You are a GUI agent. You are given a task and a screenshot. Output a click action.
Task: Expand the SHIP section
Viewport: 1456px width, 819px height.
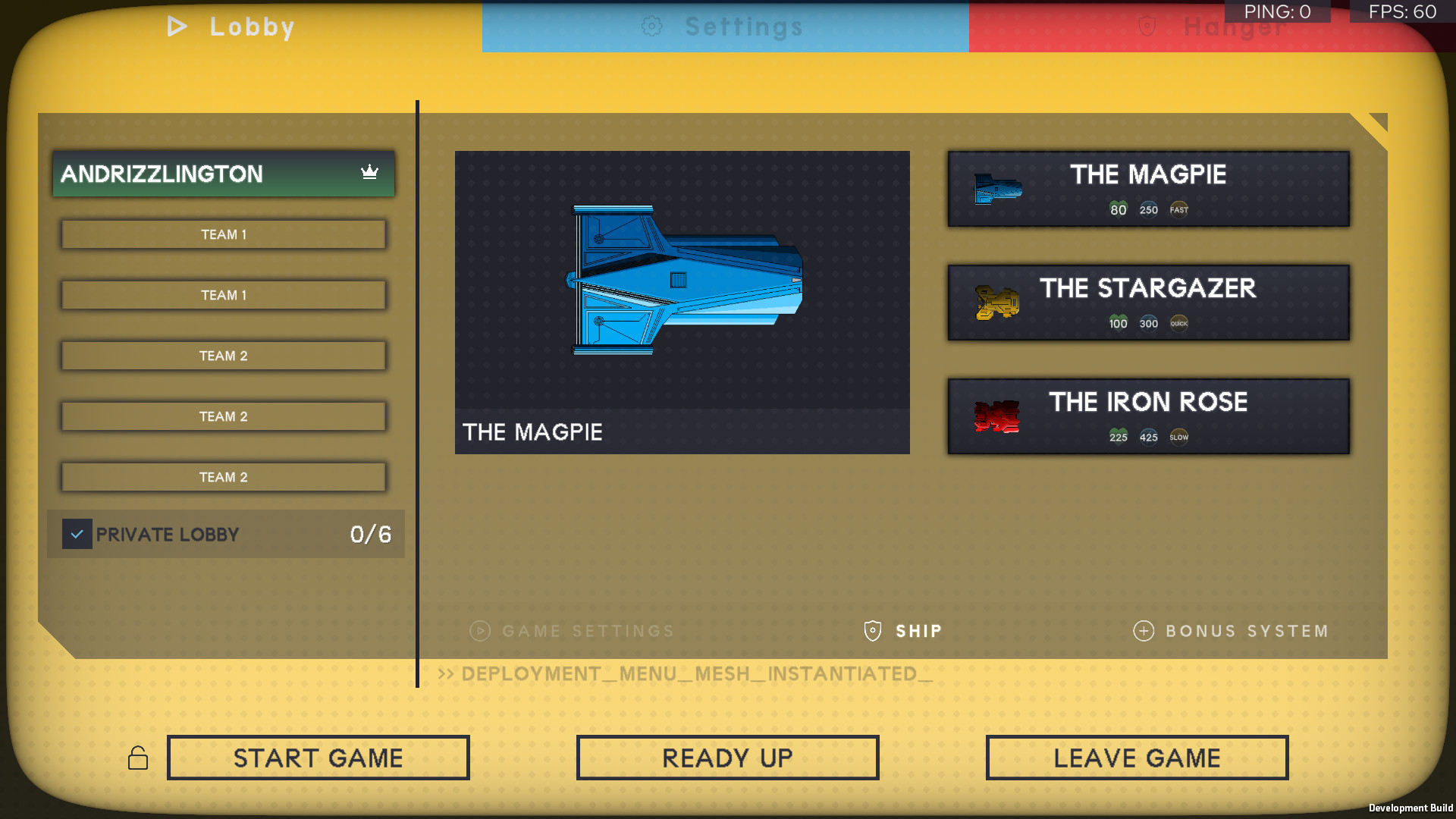point(918,631)
